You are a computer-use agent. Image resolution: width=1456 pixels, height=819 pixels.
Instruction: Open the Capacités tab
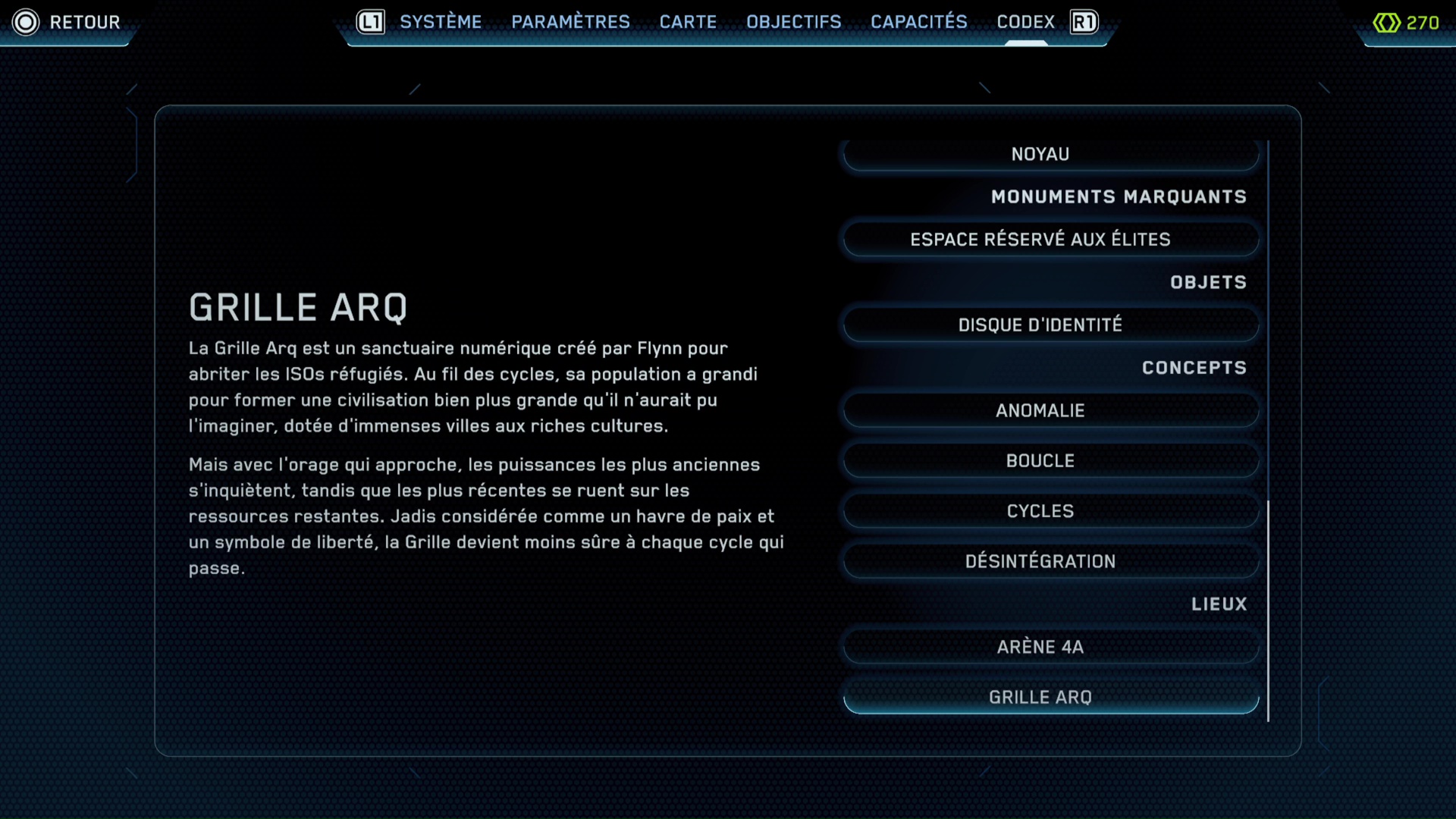click(x=918, y=22)
